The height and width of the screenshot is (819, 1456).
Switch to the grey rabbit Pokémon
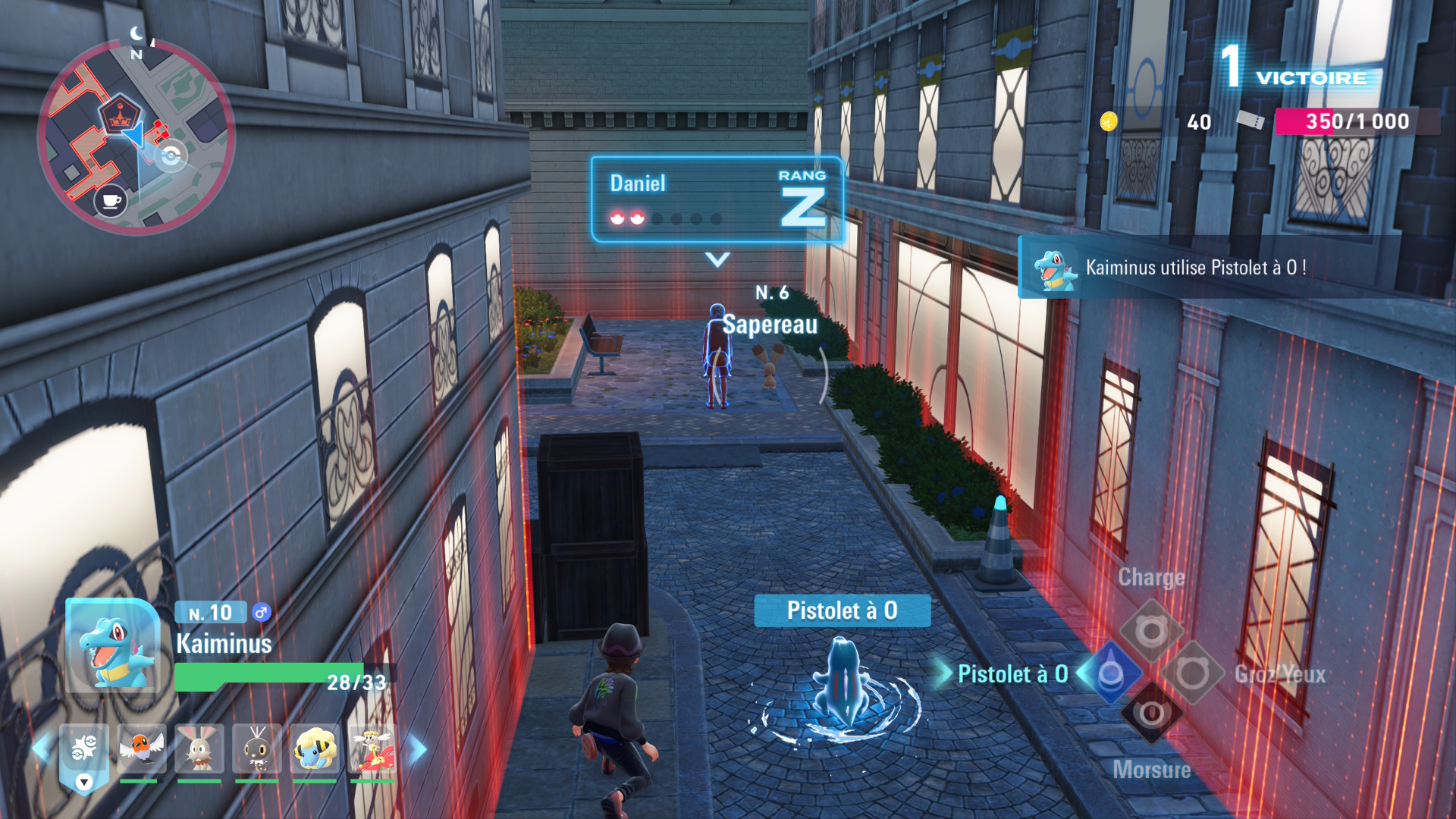[x=199, y=748]
